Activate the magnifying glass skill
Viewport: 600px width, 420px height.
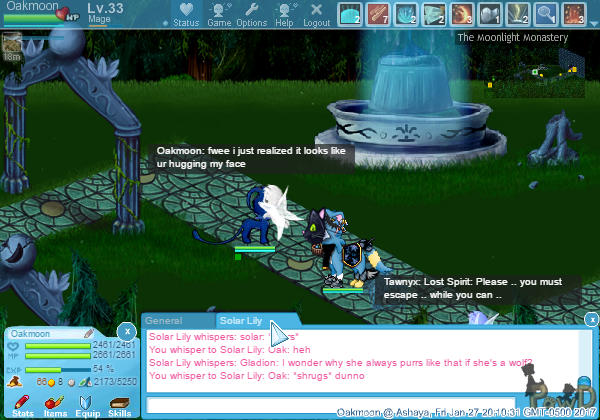click(548, 14)
